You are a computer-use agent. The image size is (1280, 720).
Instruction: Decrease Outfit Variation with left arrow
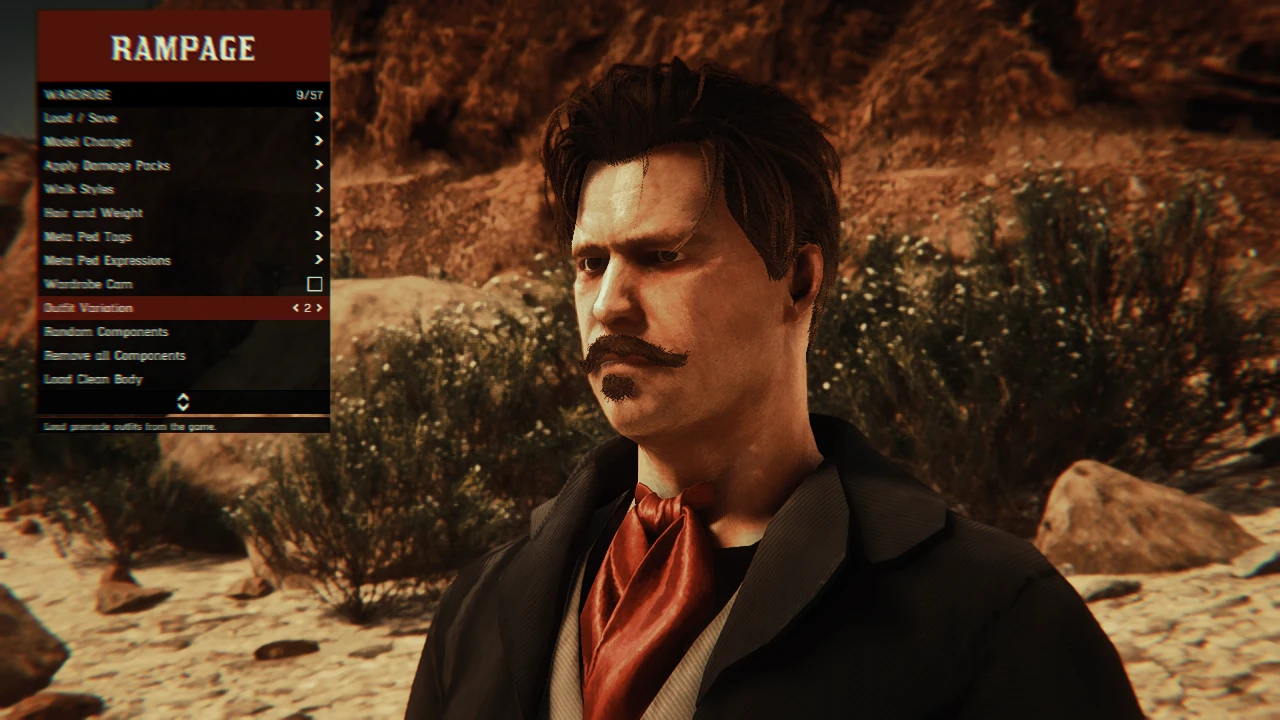[295, 308]
